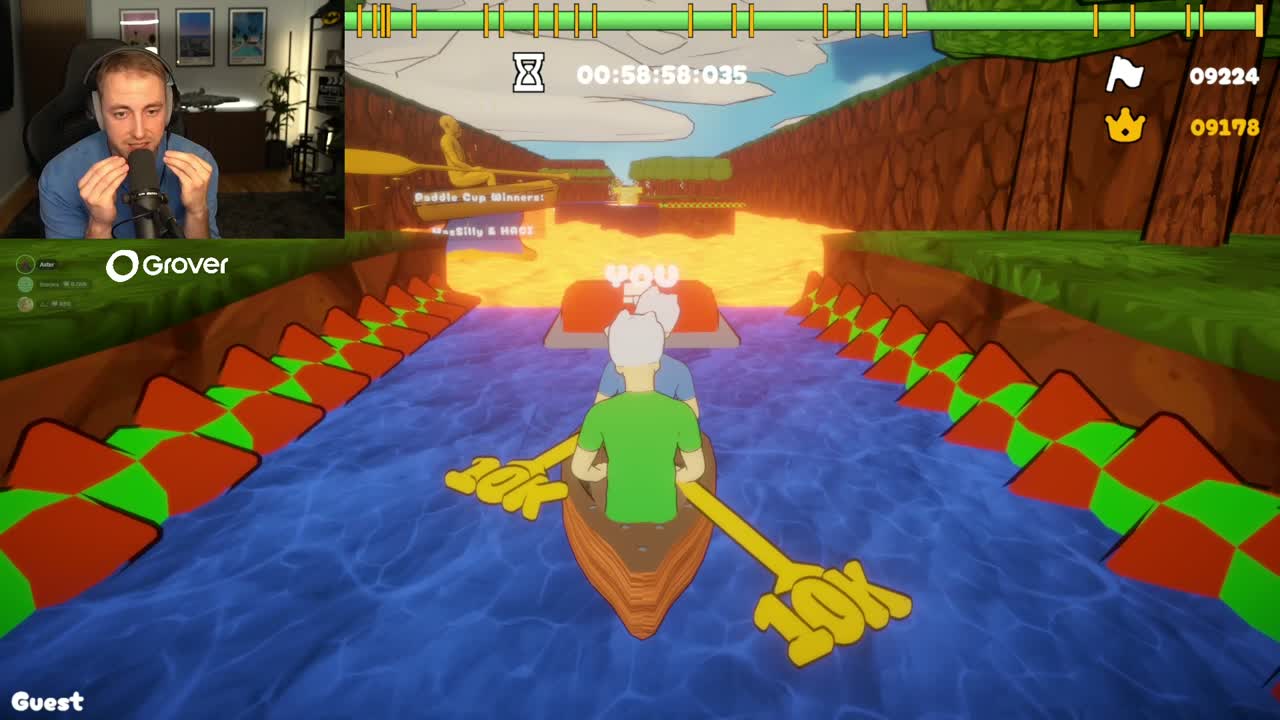The height and width of the screenshot is (720, 1280).
Task: Click the hourglass timer icon
Action: 529,73
